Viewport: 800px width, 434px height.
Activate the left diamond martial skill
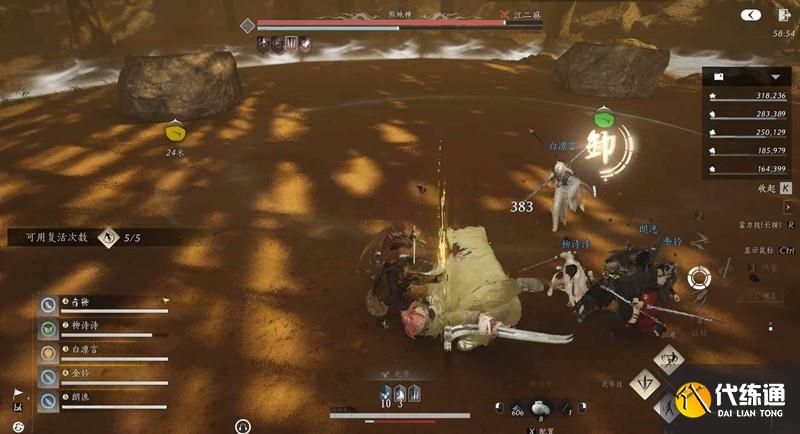[643, 381]
